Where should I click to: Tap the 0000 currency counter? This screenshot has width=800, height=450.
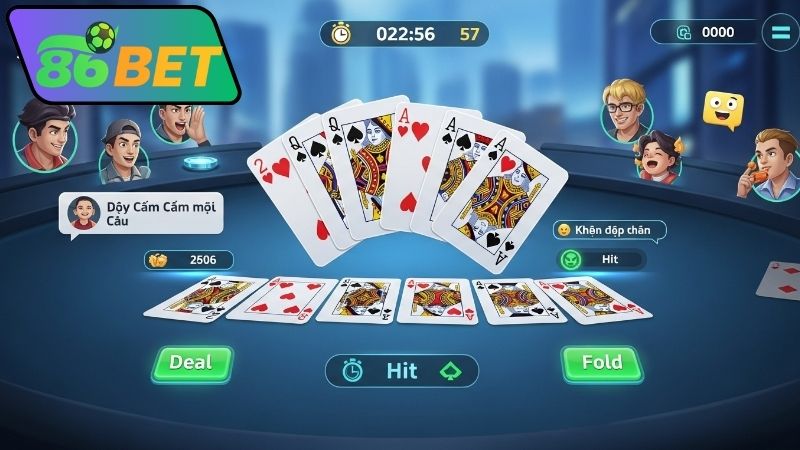coord(704,32)
